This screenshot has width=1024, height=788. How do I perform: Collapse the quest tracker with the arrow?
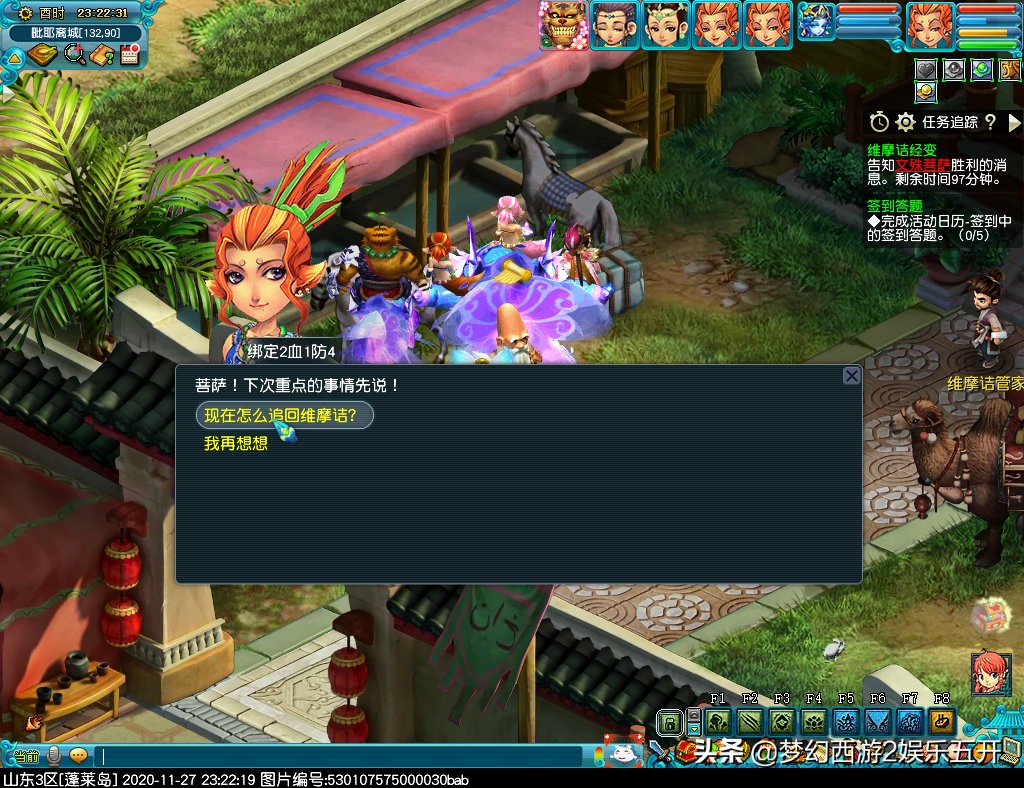pos(1015,122)
